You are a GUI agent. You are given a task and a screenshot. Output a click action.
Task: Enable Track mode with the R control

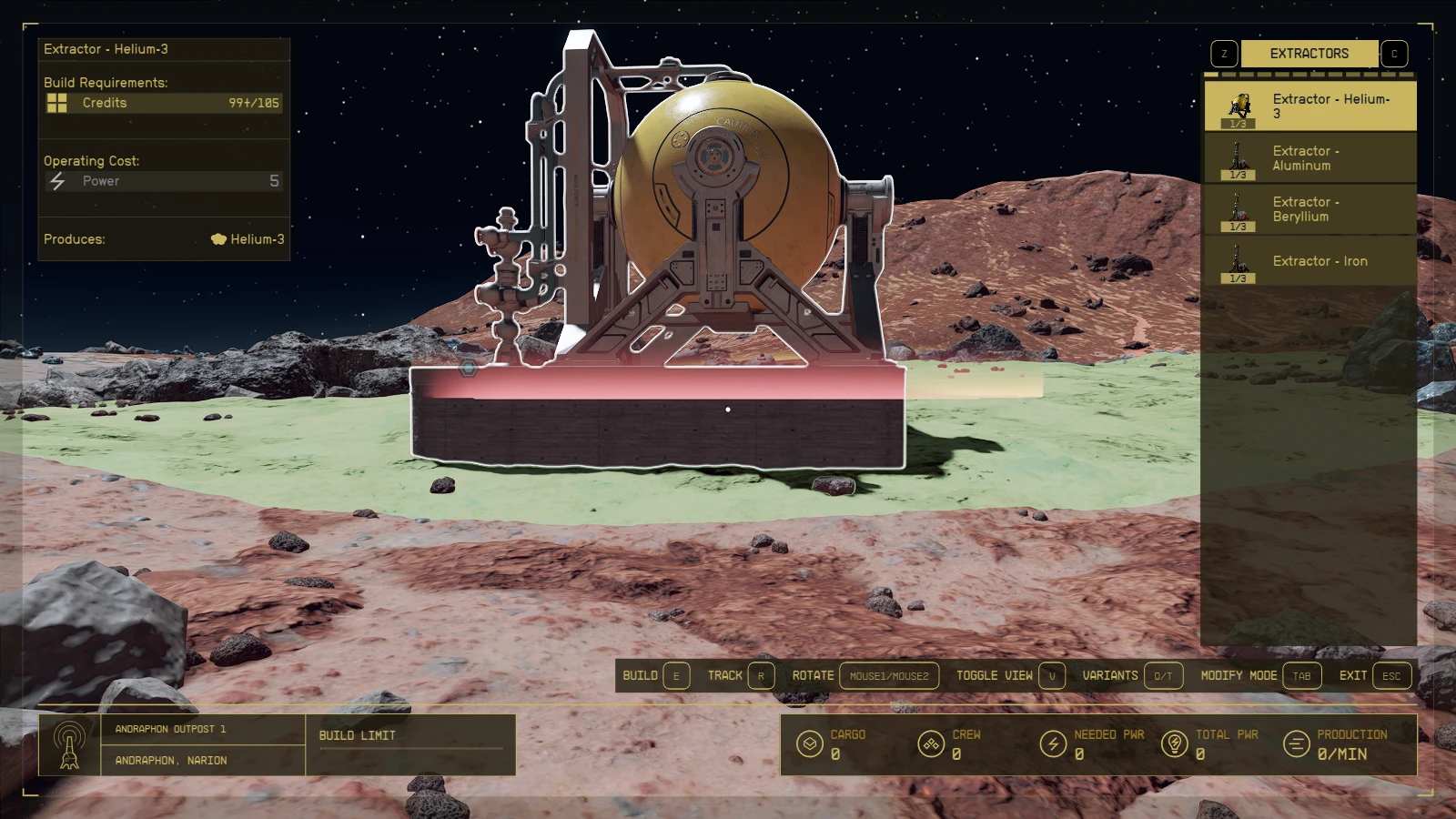coord(761,675)
